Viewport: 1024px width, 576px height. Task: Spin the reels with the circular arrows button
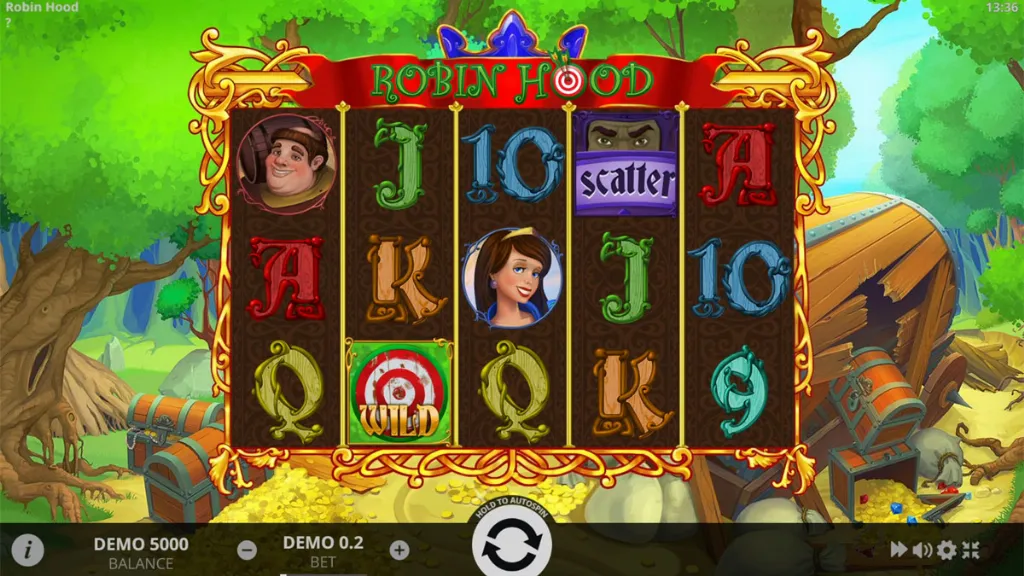click(x=512, y=545)
